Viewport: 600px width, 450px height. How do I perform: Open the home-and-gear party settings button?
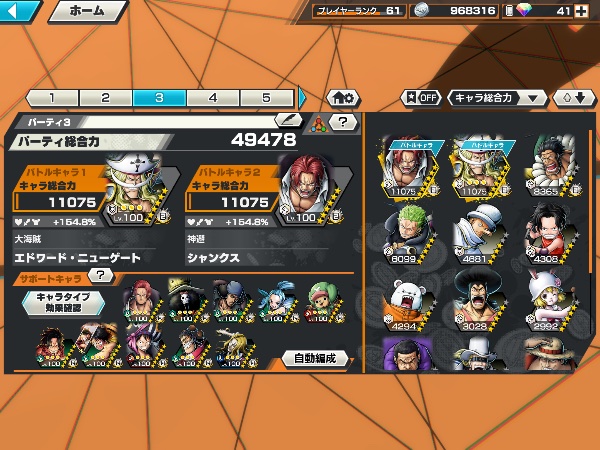(x=342, y=98)
